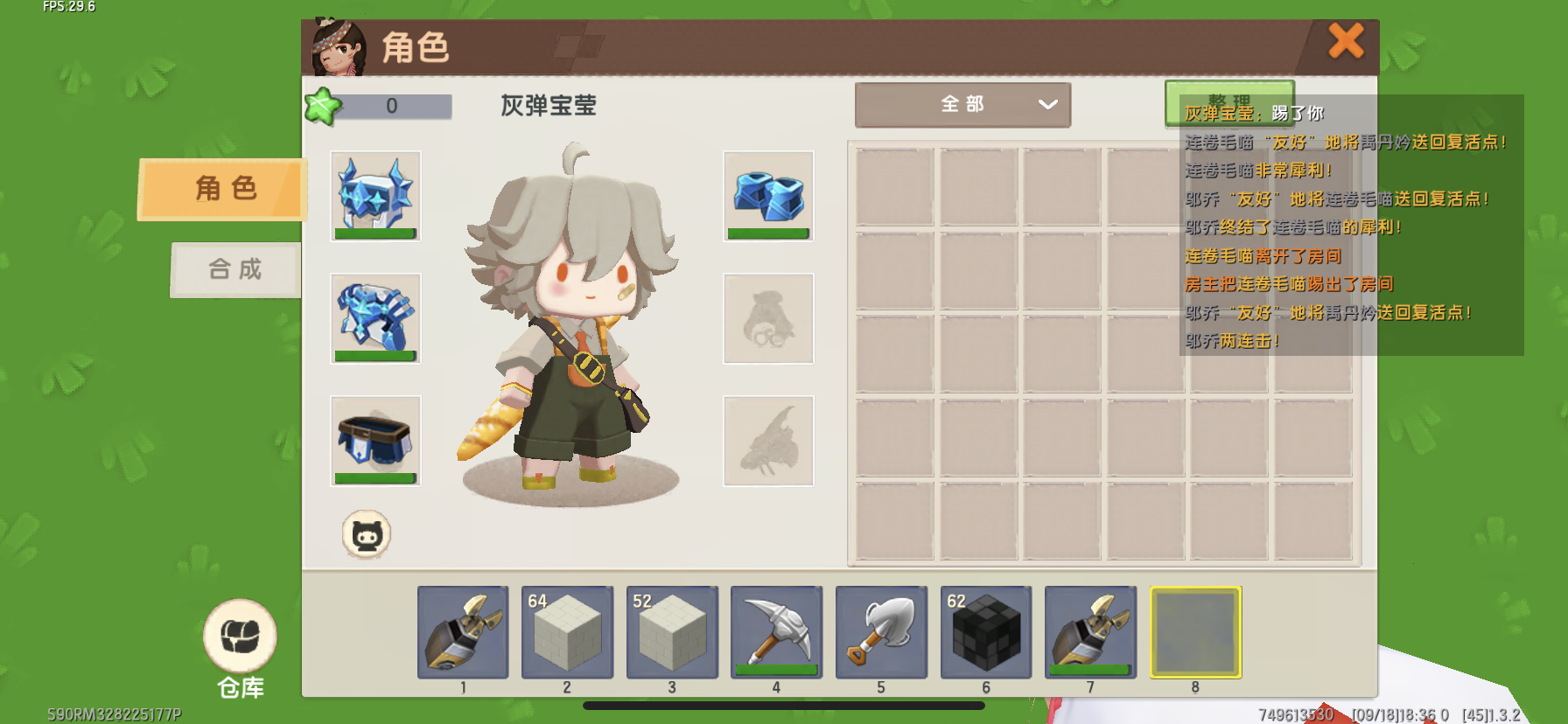Select the highlighted empty hotbar slot 8

pyautogui.click(x=1195, y=632)
